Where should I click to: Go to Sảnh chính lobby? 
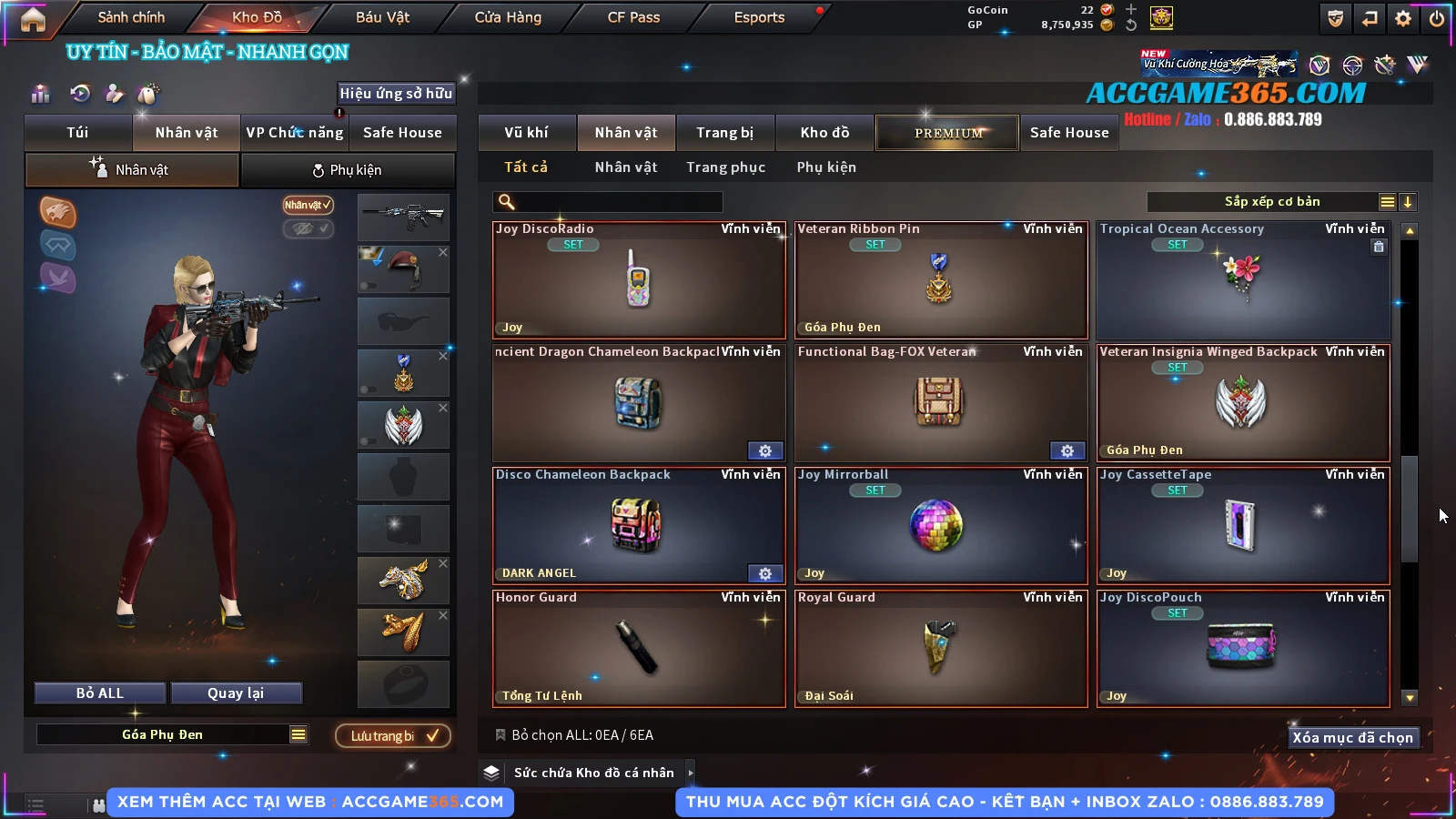131,17
